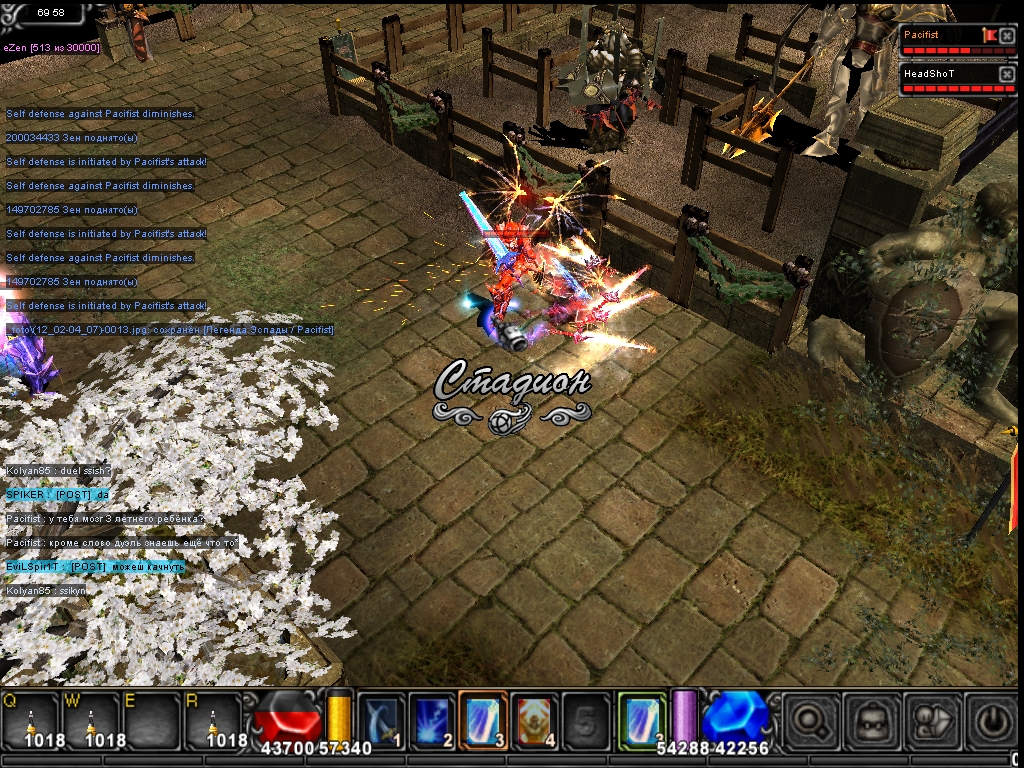
Task: Remove Pacifist from the party list
Action: pos(1007,36)
